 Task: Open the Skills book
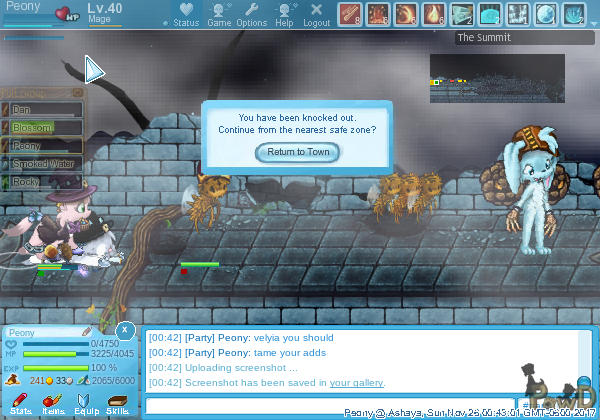click(117, 404)
